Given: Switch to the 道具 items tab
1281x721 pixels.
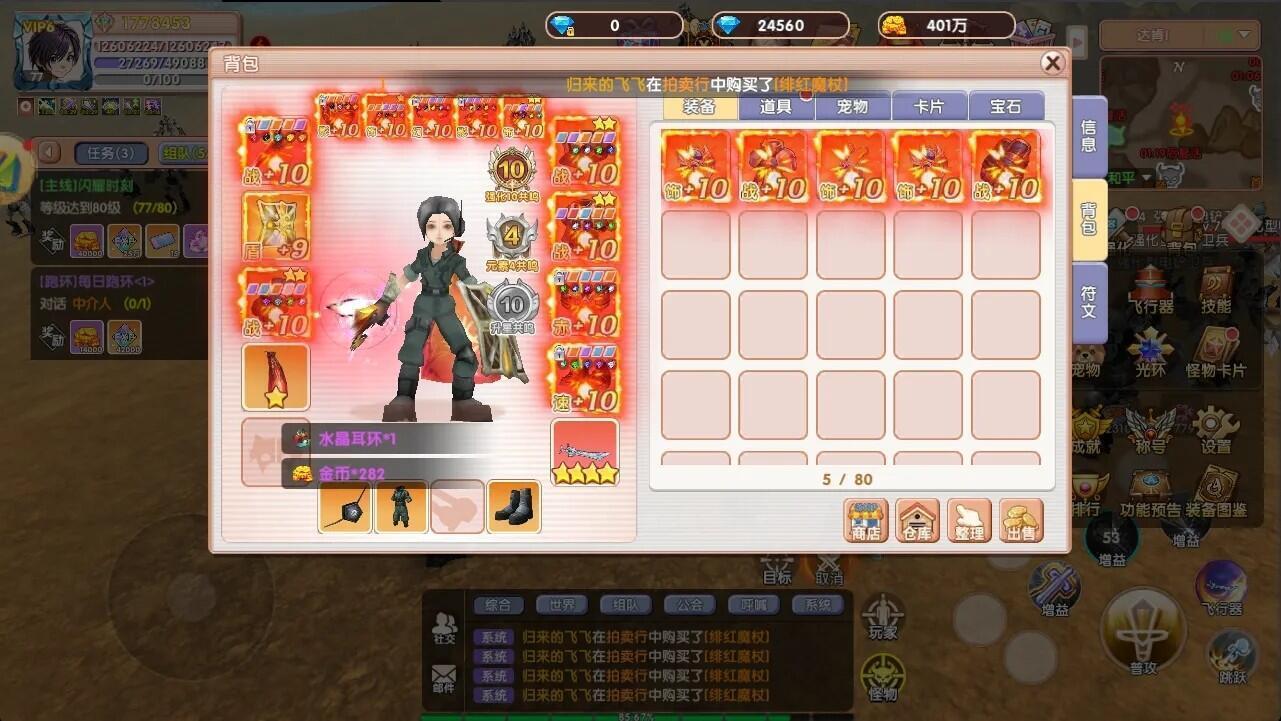Looking at the screenshot, I should click(775, 105).
